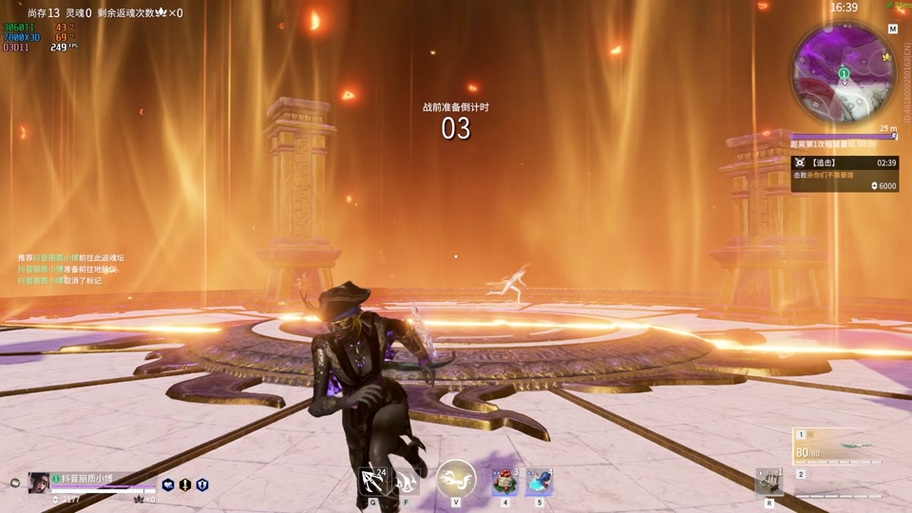Select the blue item hotbar slot
This screenshot has width=912, height=513.
click(x=539, y=482)
